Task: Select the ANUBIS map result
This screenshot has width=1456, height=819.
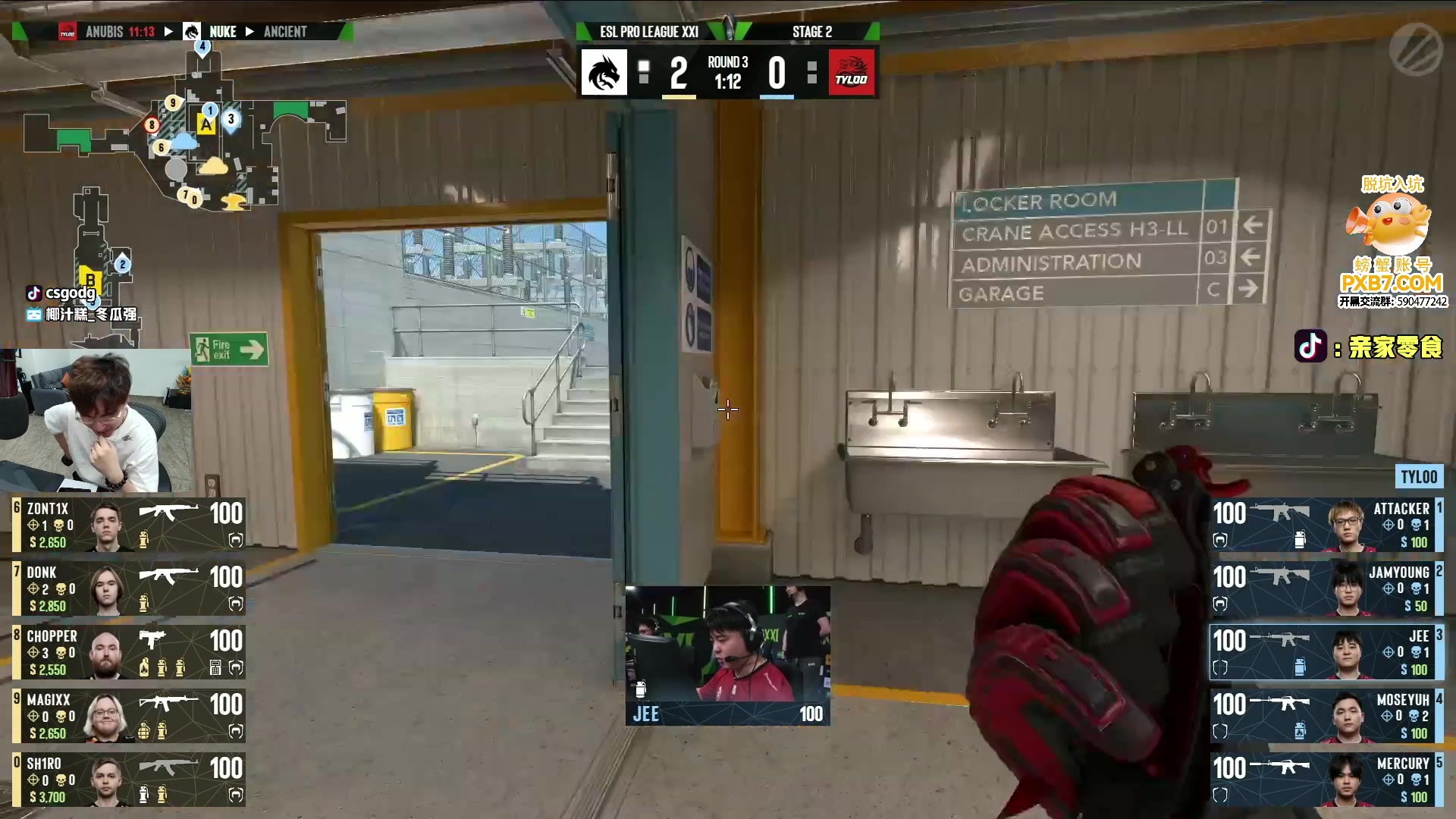Action: tap(119, 32)
